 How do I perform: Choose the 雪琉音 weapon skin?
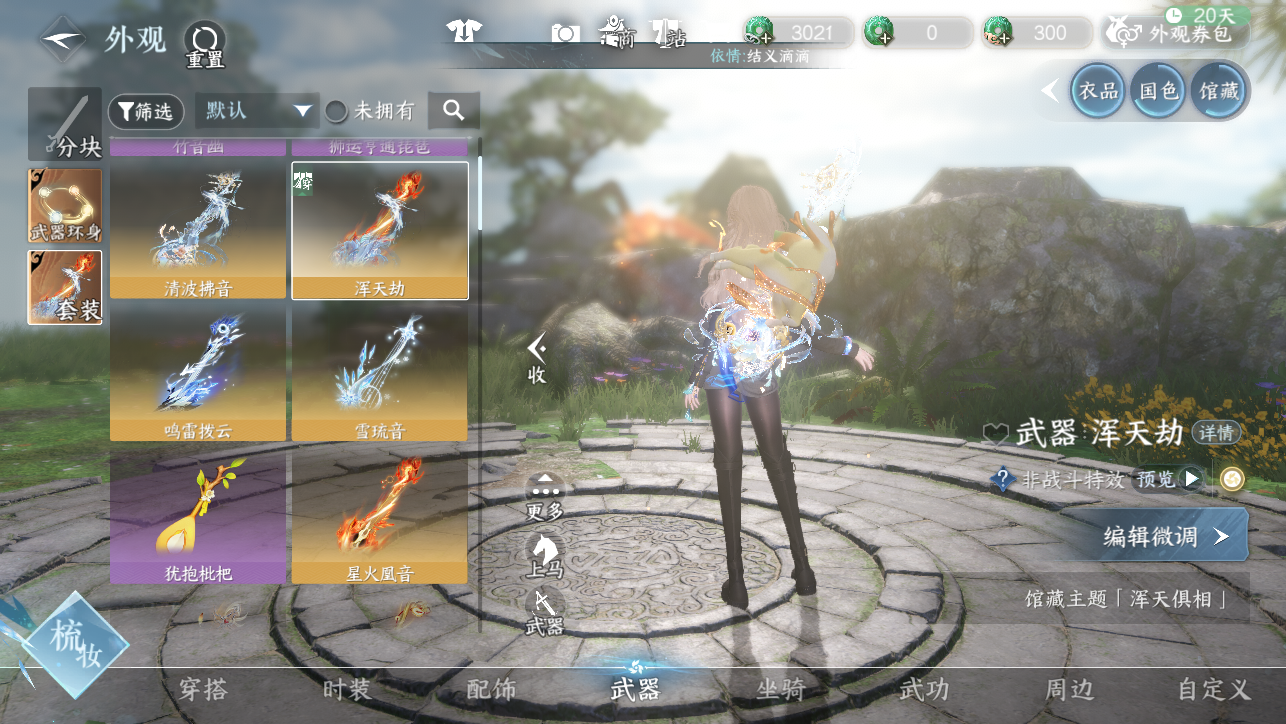[379, 373]
